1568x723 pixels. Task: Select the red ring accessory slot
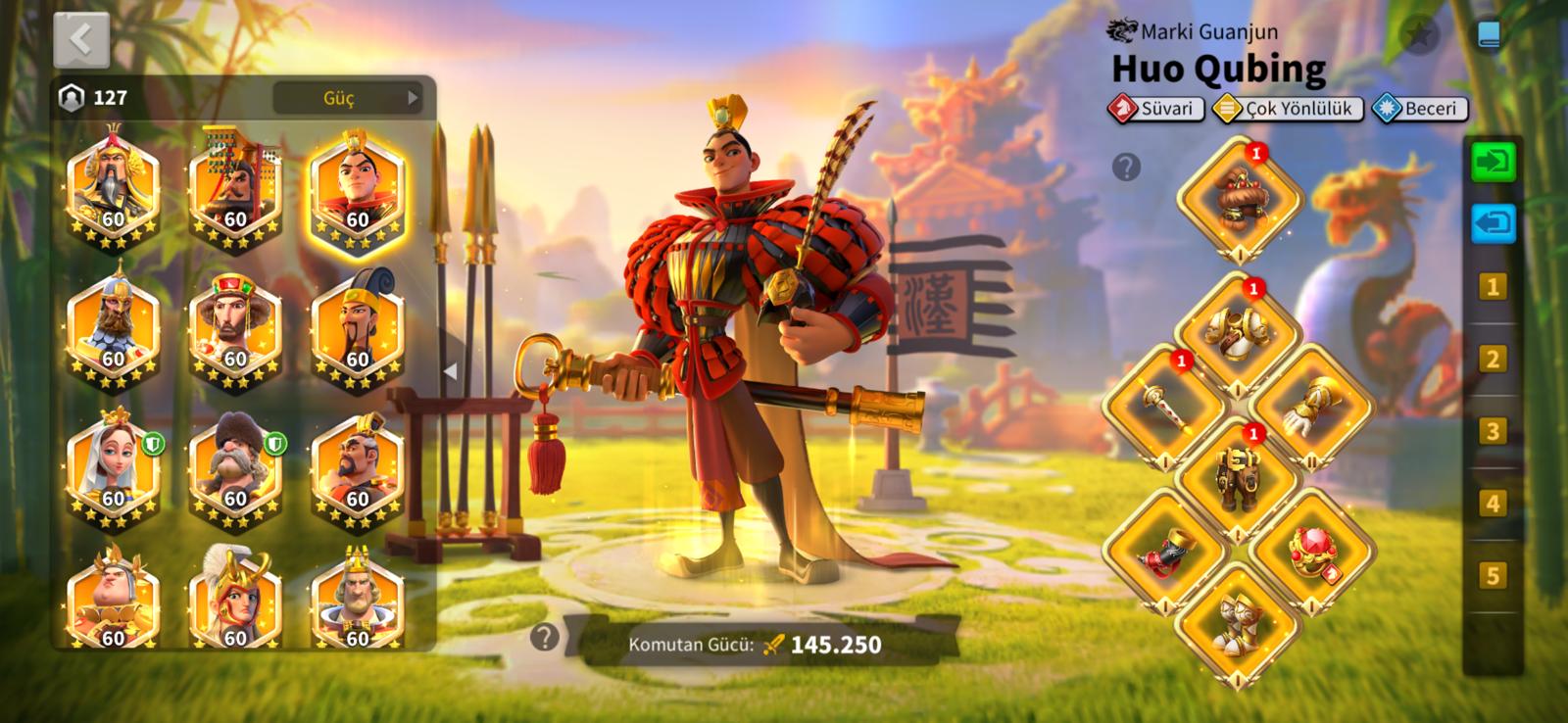[1313, 549]
